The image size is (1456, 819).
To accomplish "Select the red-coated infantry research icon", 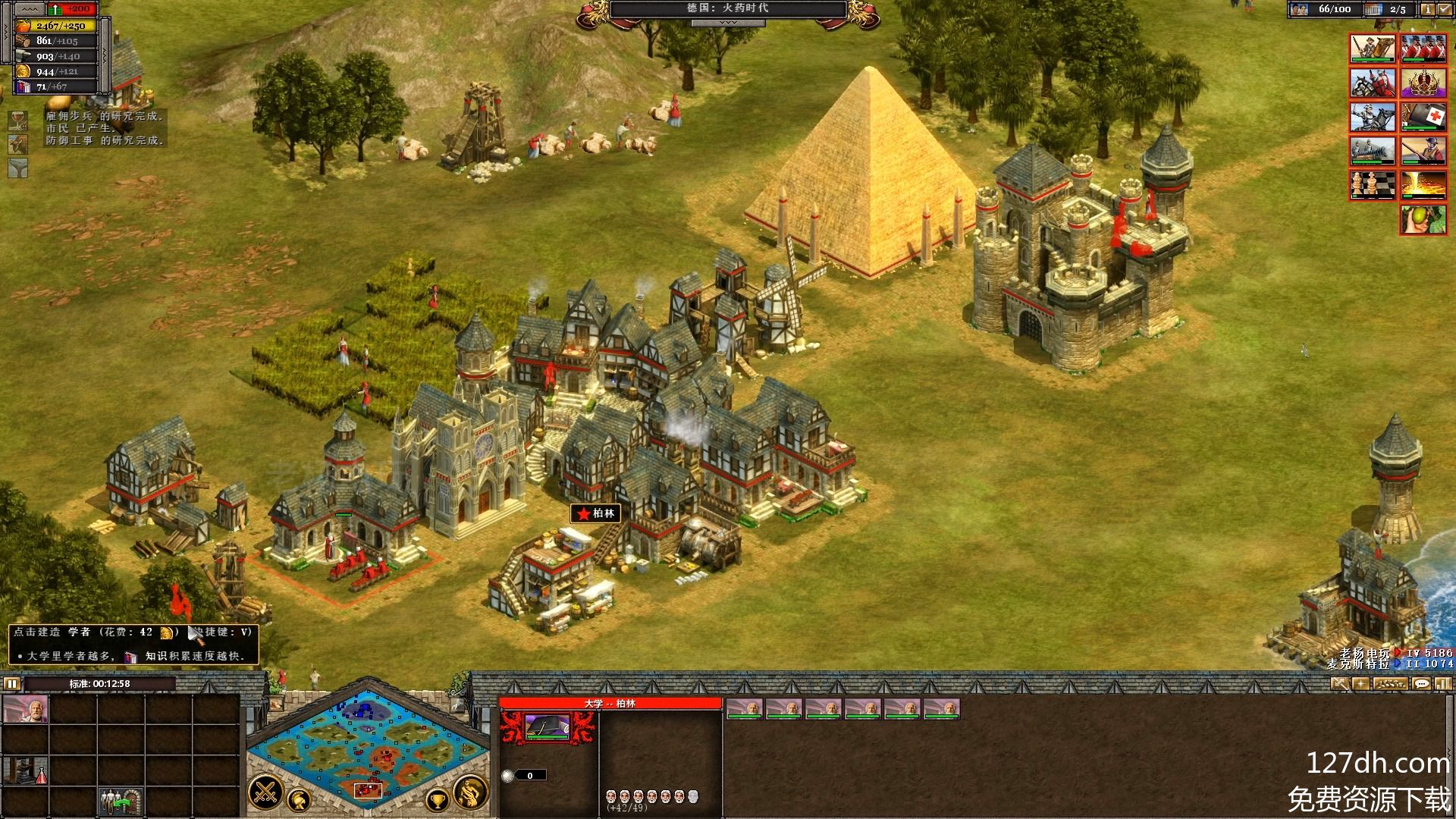I will (x=1423, y=49).
